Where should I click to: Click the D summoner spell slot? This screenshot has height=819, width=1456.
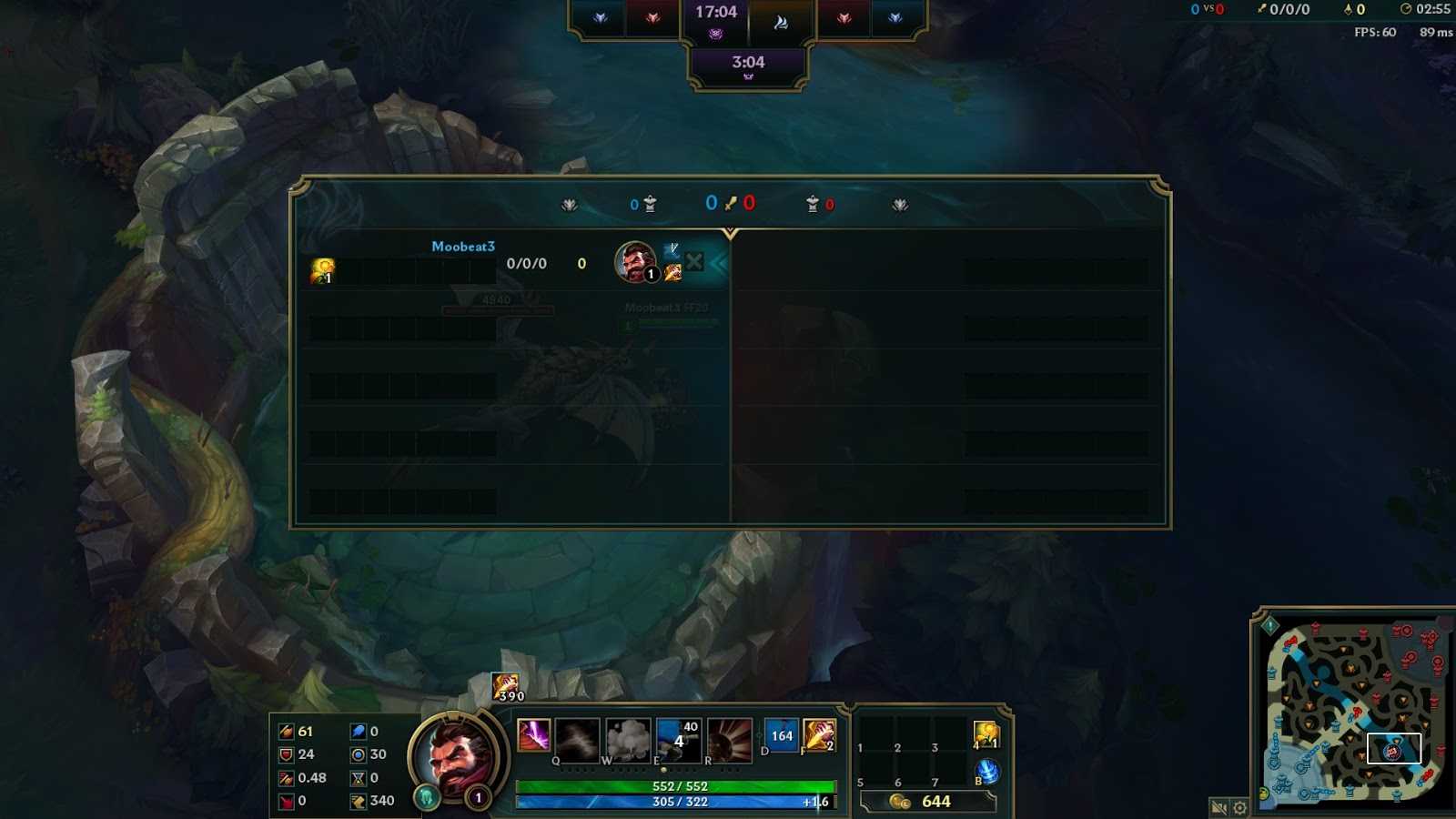[783, 735]
